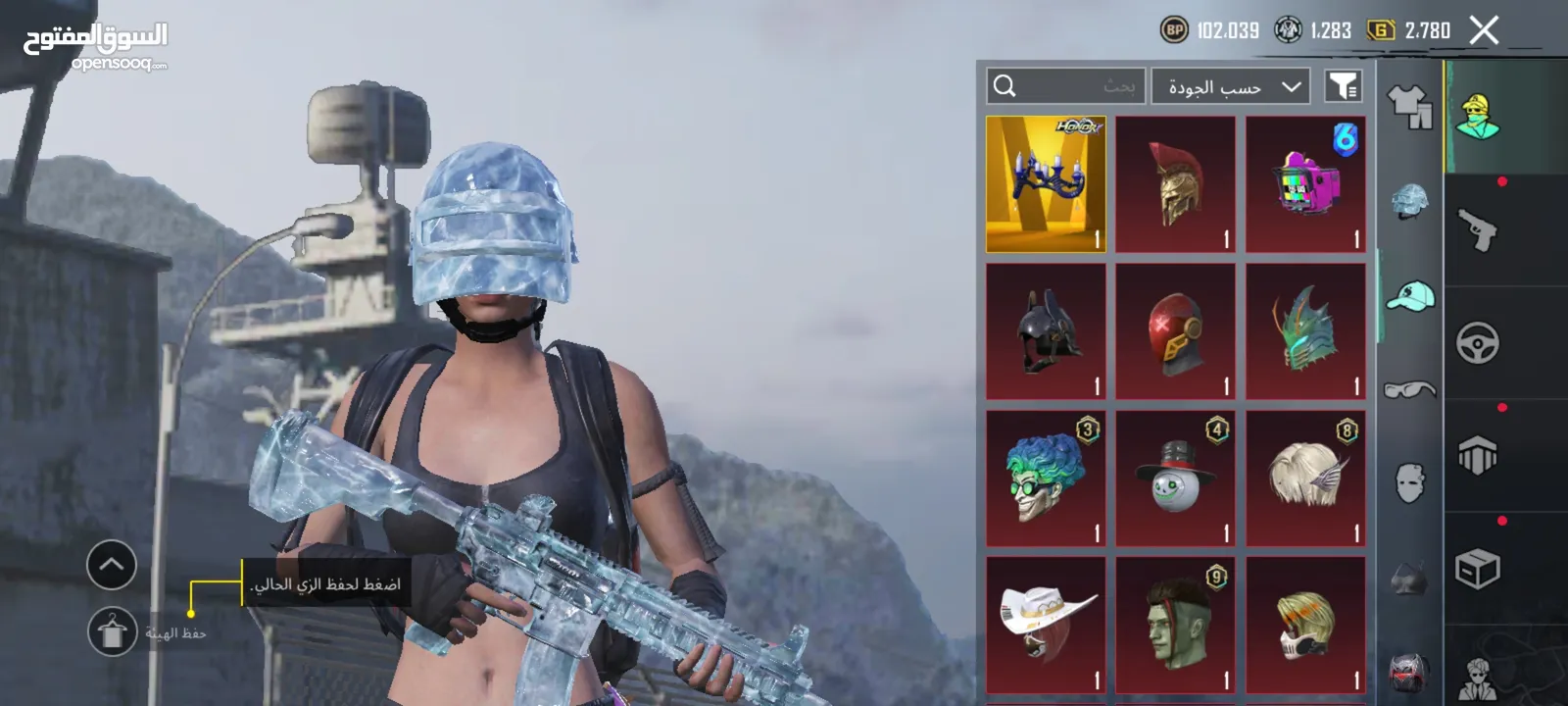Select the snowman top hat headgear

(1175, 479)
